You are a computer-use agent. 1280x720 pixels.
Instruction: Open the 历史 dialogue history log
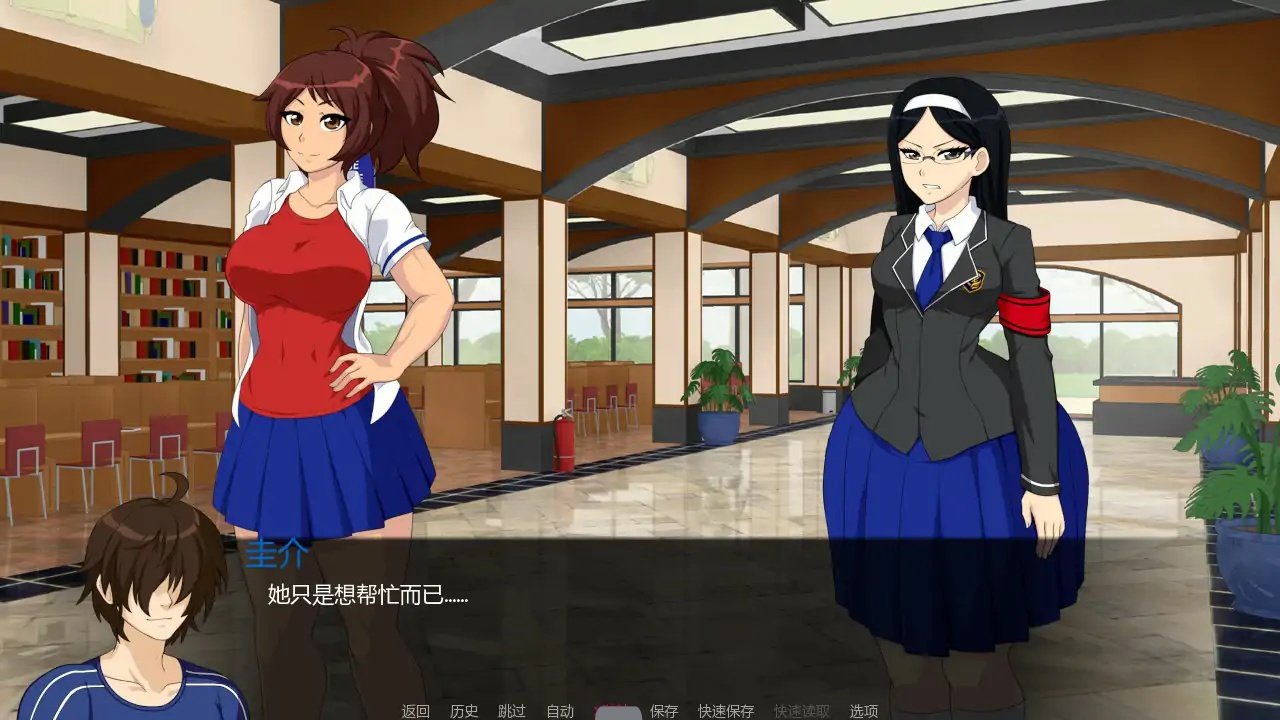click(464, 708)
